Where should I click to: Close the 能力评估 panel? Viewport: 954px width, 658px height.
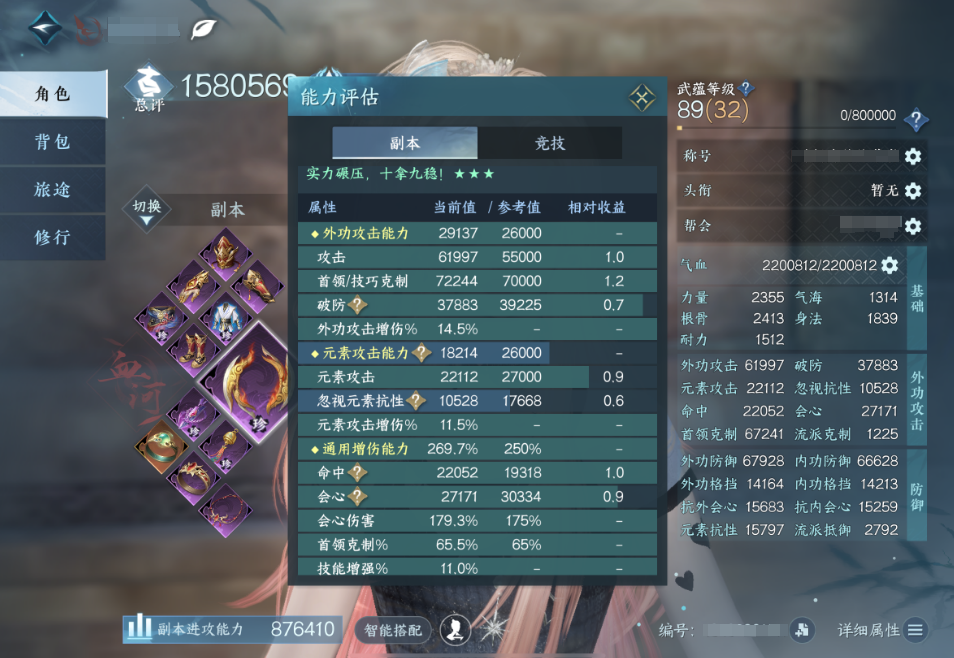click(x=641, y=98)
